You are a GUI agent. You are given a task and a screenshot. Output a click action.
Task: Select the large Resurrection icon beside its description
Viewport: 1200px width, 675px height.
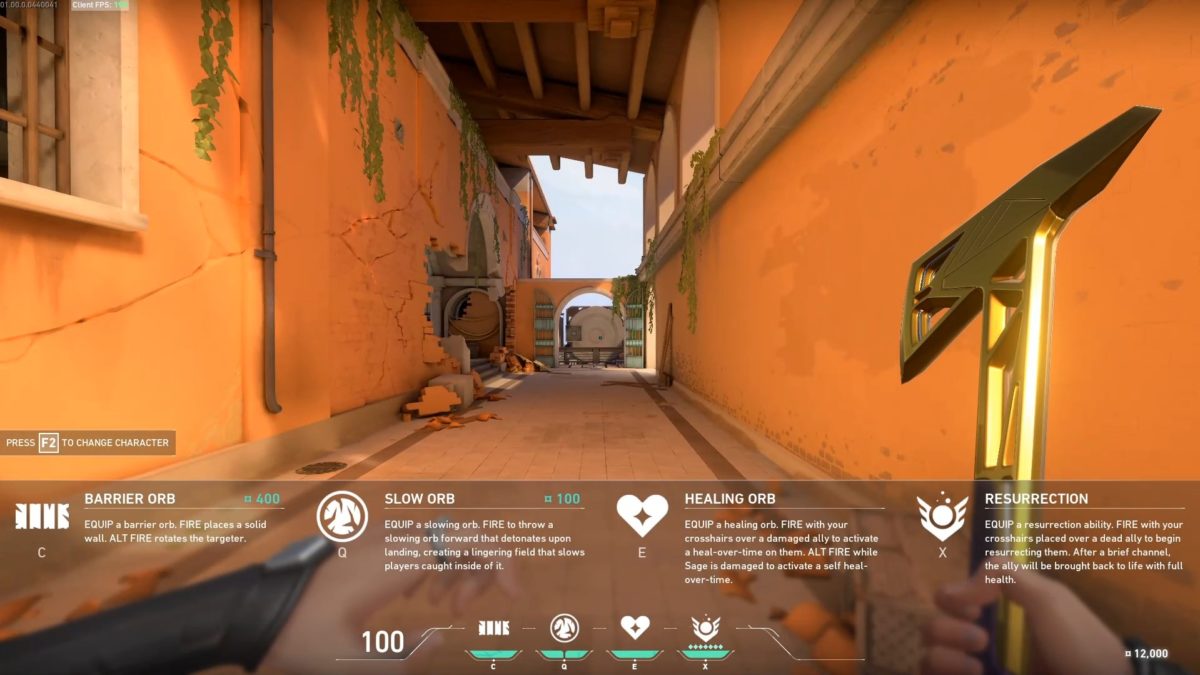coord(942,516)
